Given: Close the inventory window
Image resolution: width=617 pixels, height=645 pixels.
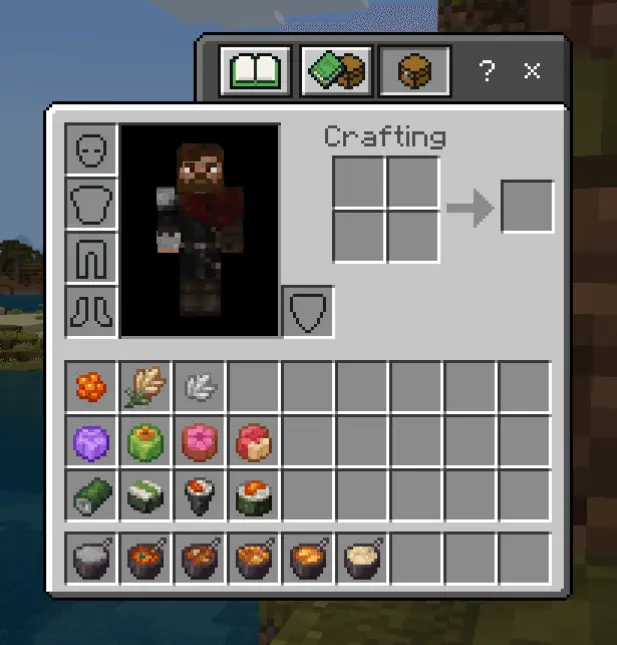Looking at the screenshot, I should pyautogui.click(x=532, y=71).
